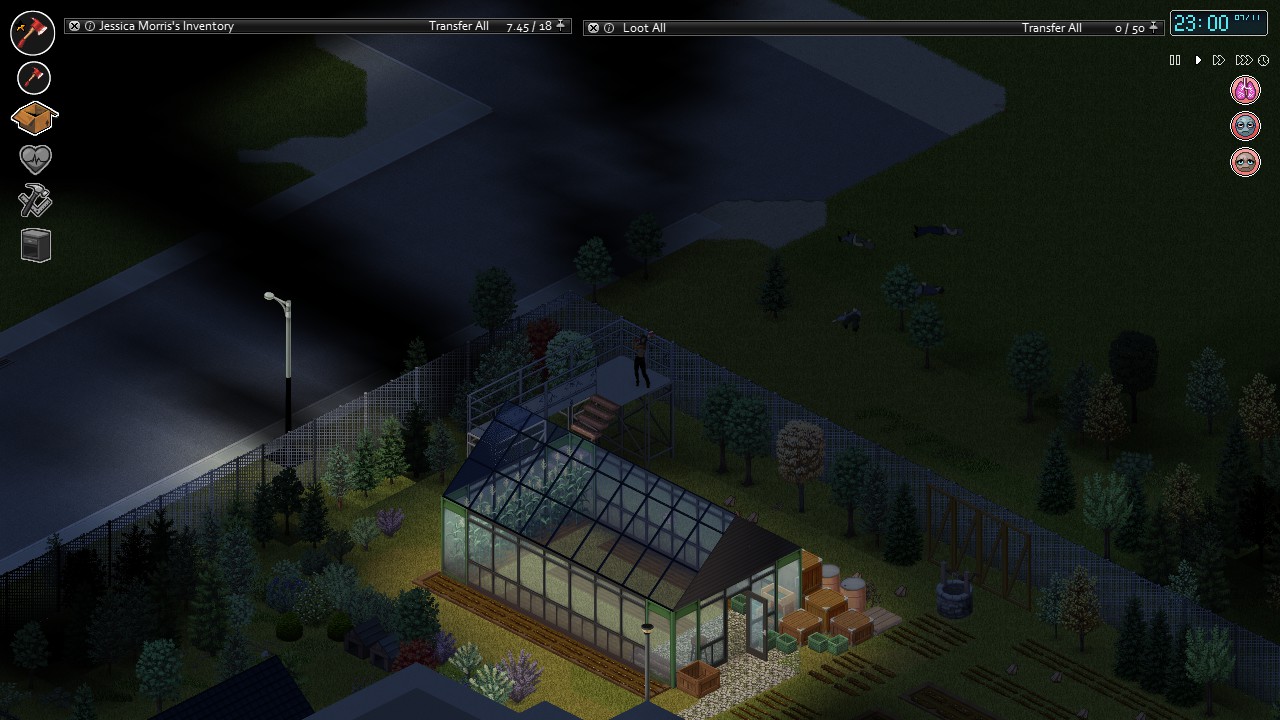Open the health heart panel
The image size is (1280, 720).
tap(35, 159)
